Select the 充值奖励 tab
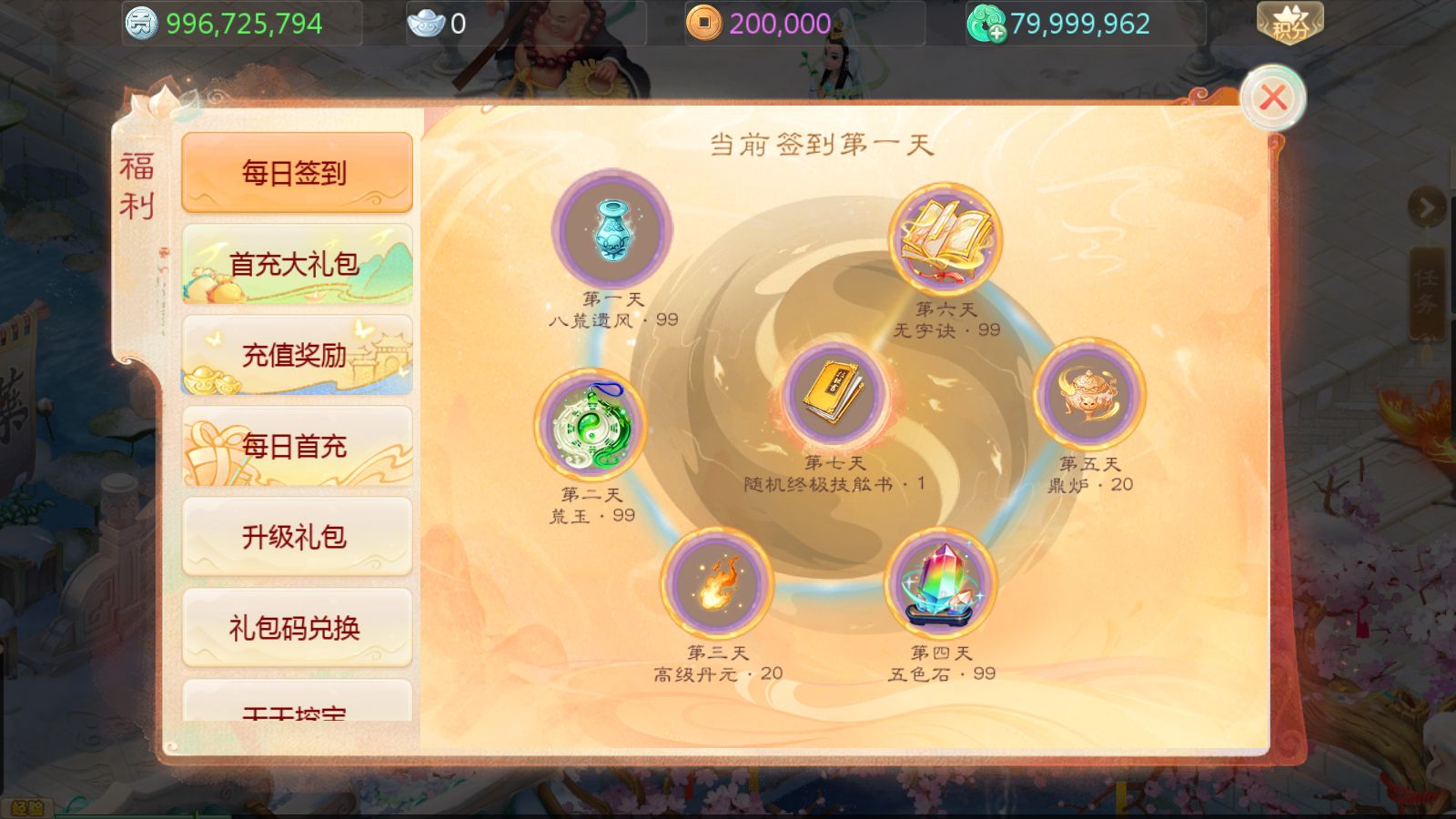 [x=297, y=355]
